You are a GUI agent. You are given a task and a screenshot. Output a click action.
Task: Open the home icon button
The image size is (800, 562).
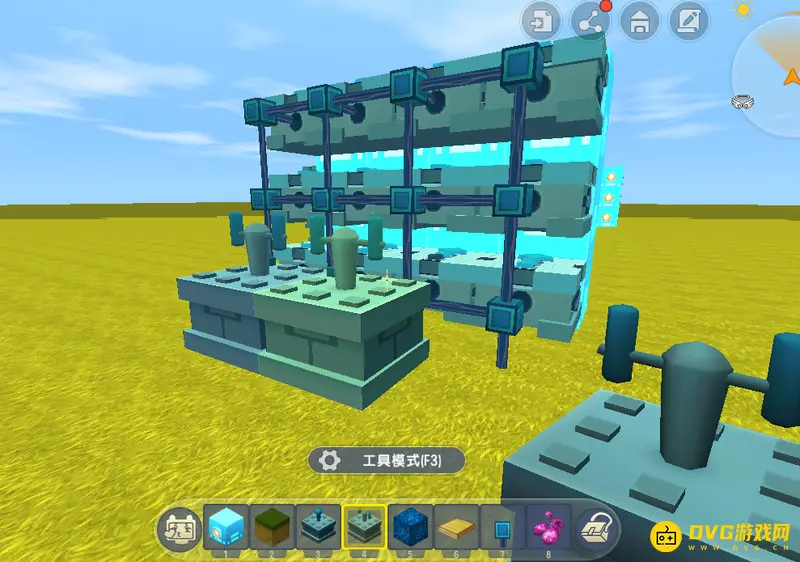tap(639, 20)
